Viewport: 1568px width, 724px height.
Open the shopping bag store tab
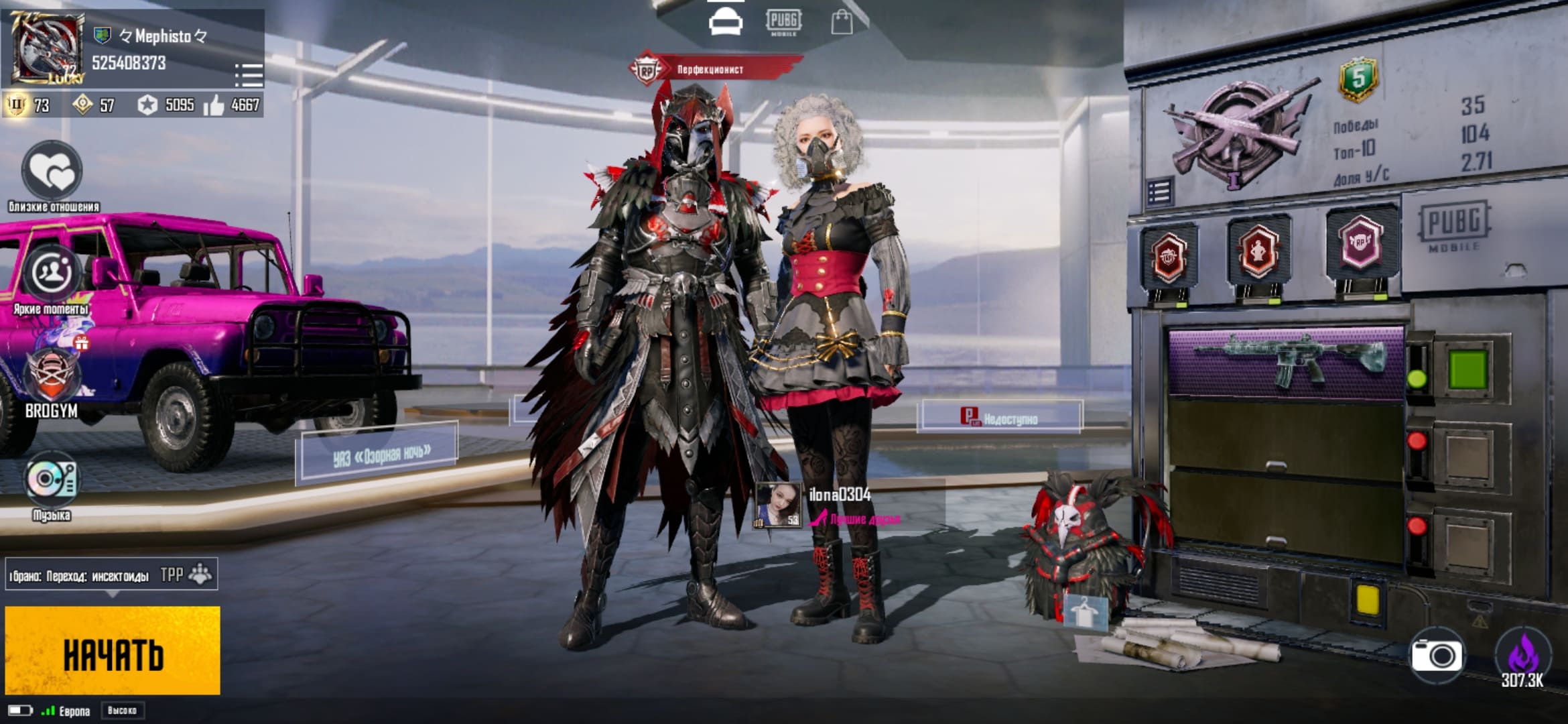coord(842,22)
